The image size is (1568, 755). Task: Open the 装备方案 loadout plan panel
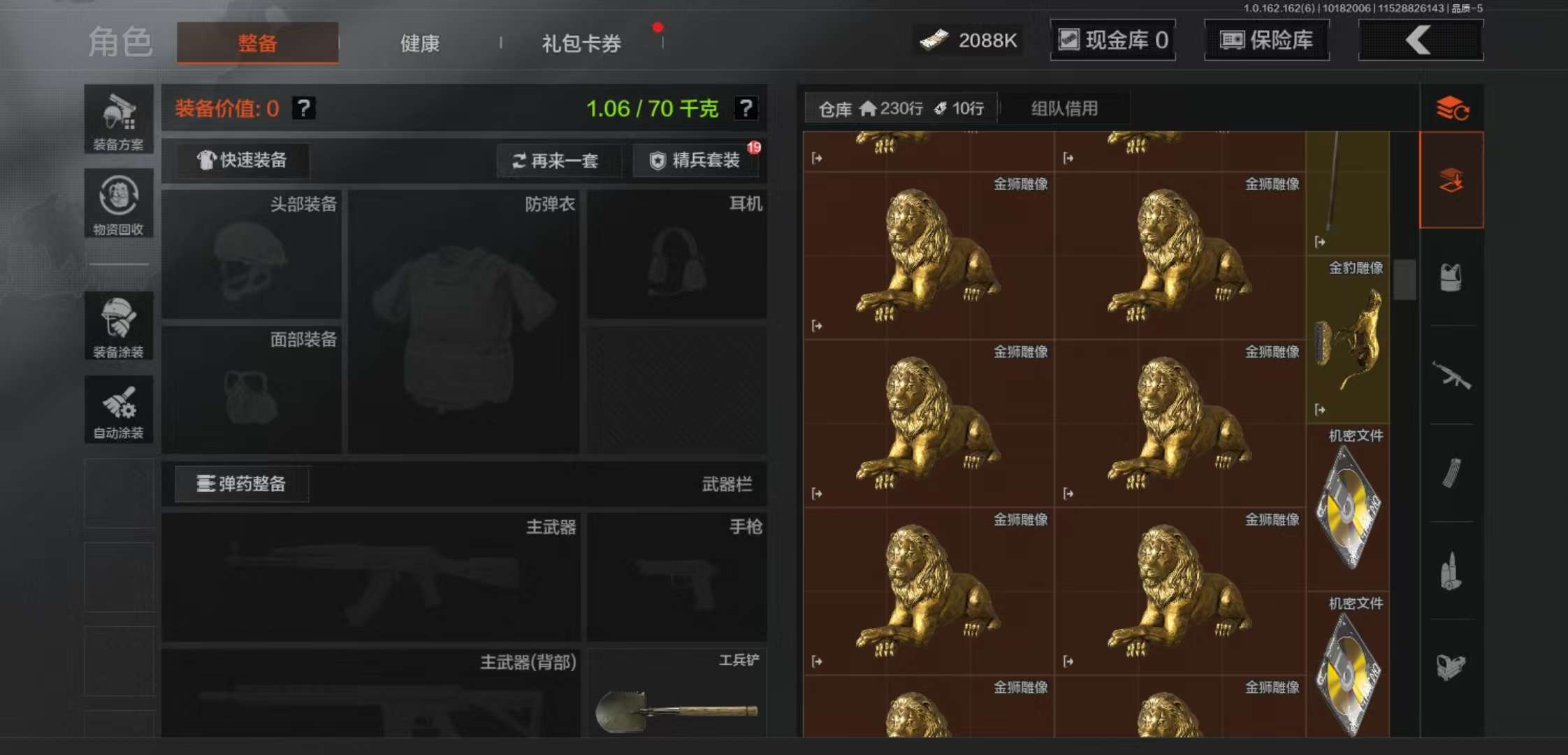pos(119,119)
